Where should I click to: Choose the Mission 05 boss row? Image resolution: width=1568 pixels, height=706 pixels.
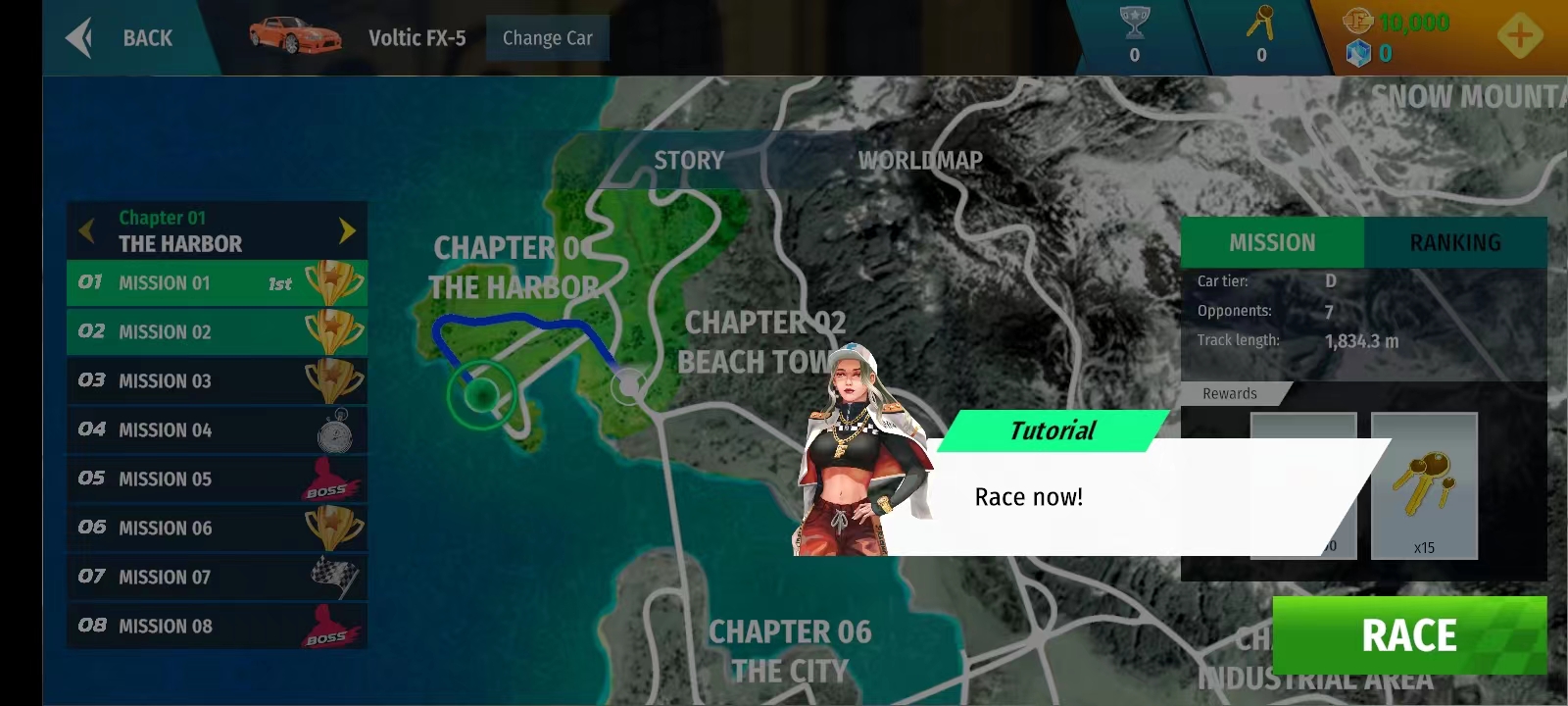(217, 479)
